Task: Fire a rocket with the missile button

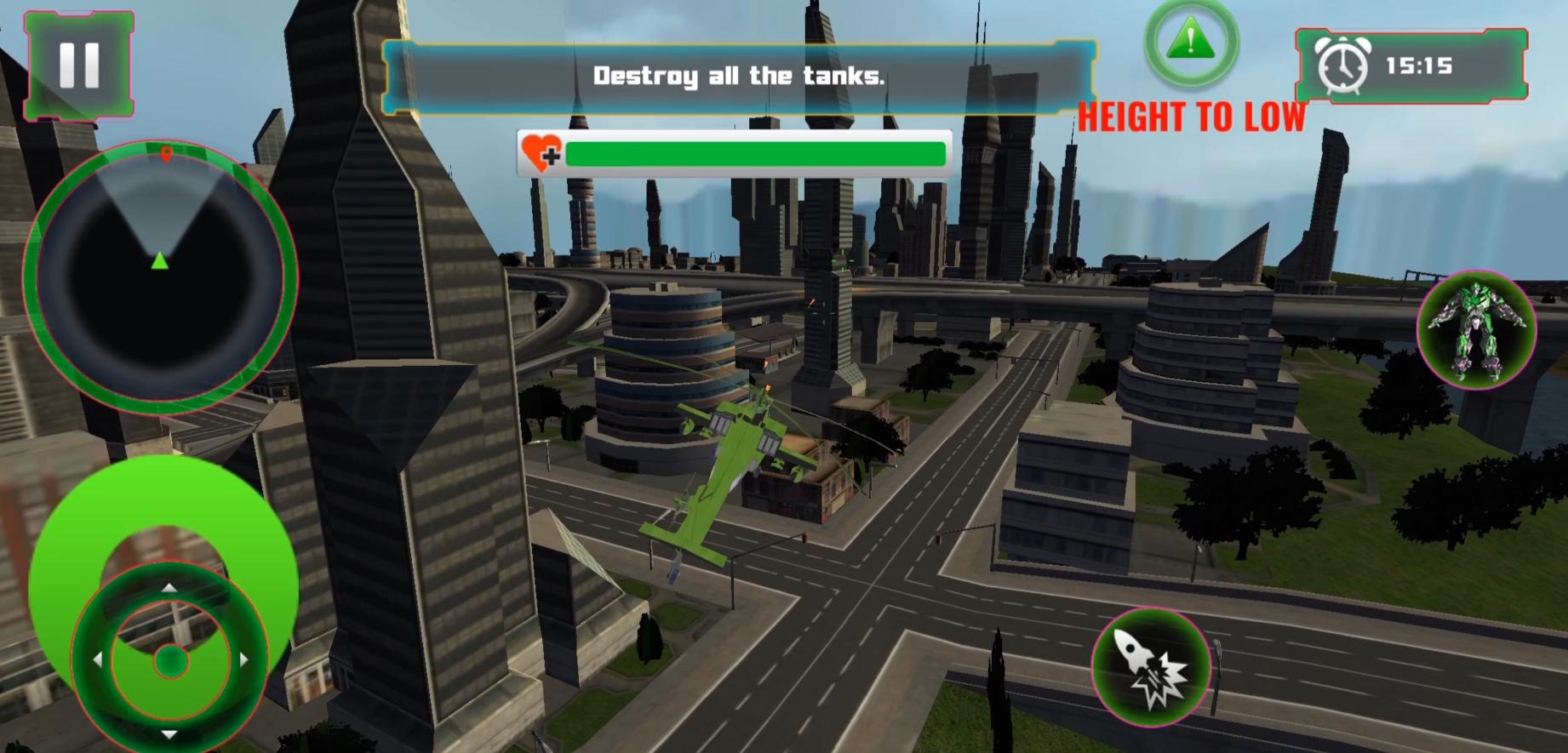Action: pyautogui.click(x=1152, y=667)
